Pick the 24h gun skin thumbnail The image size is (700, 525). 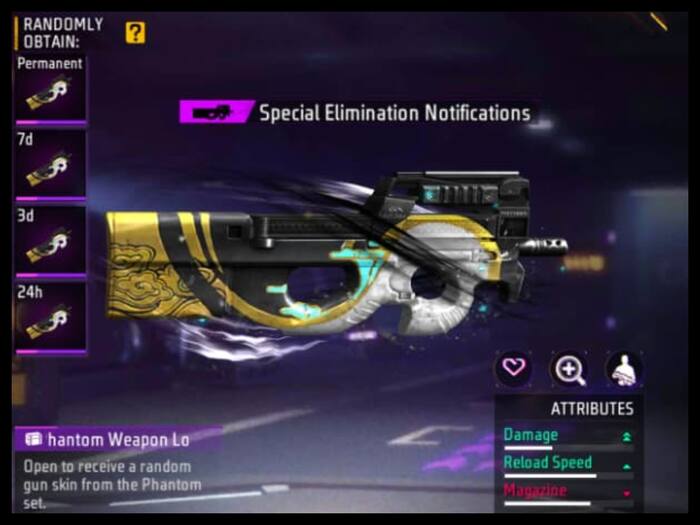50,318
